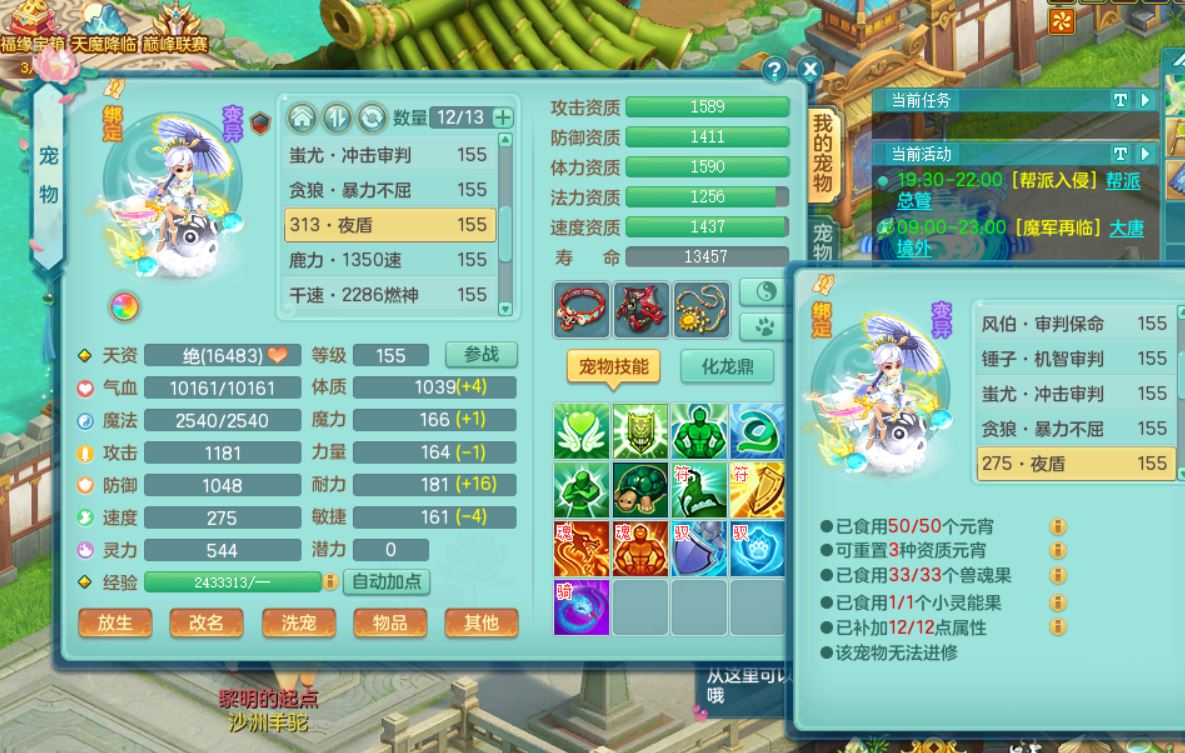Click the 参战 join battle button
1185x753 pixels.
[481, 355]
